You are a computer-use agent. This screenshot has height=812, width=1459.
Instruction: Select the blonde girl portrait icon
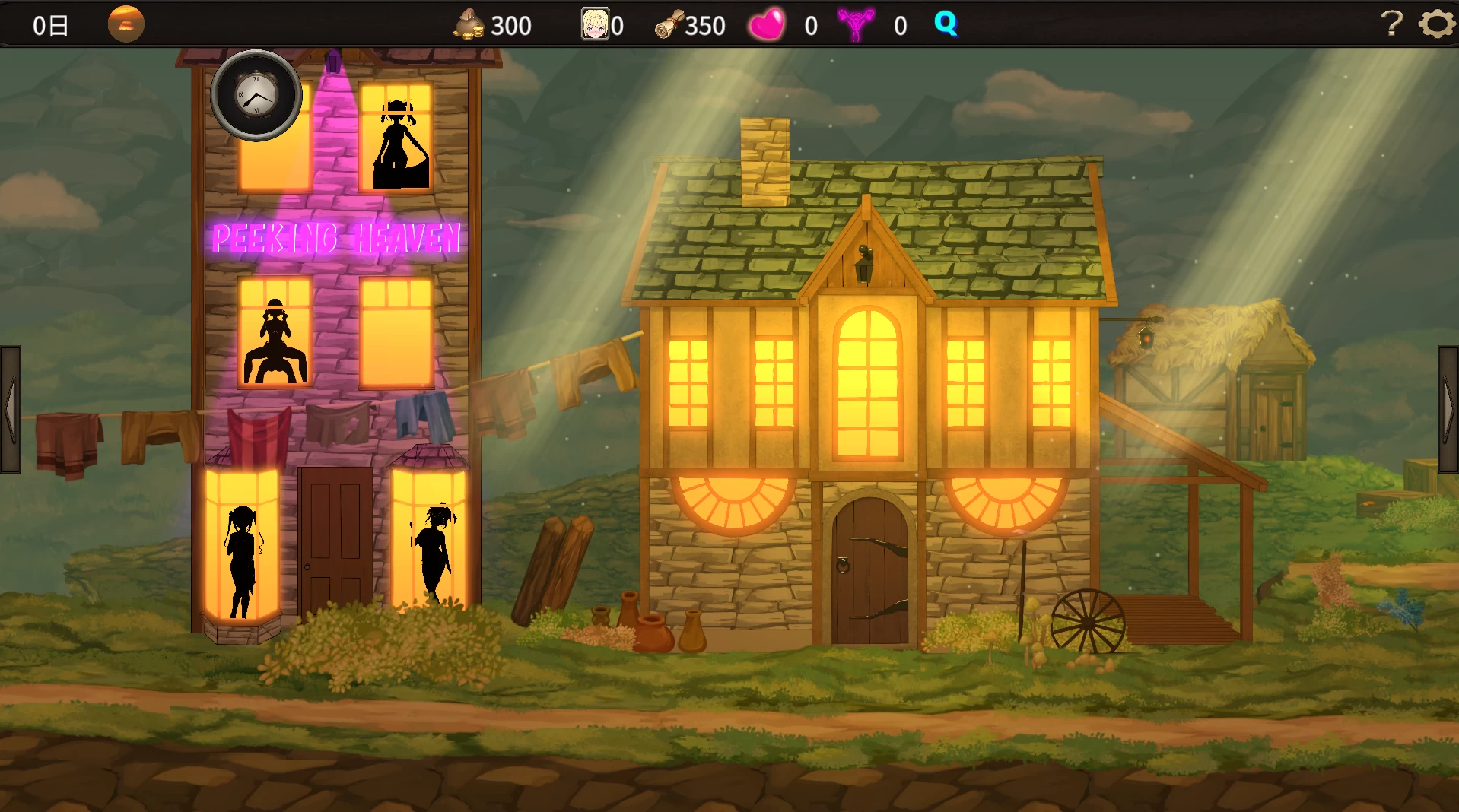(595, 24)
